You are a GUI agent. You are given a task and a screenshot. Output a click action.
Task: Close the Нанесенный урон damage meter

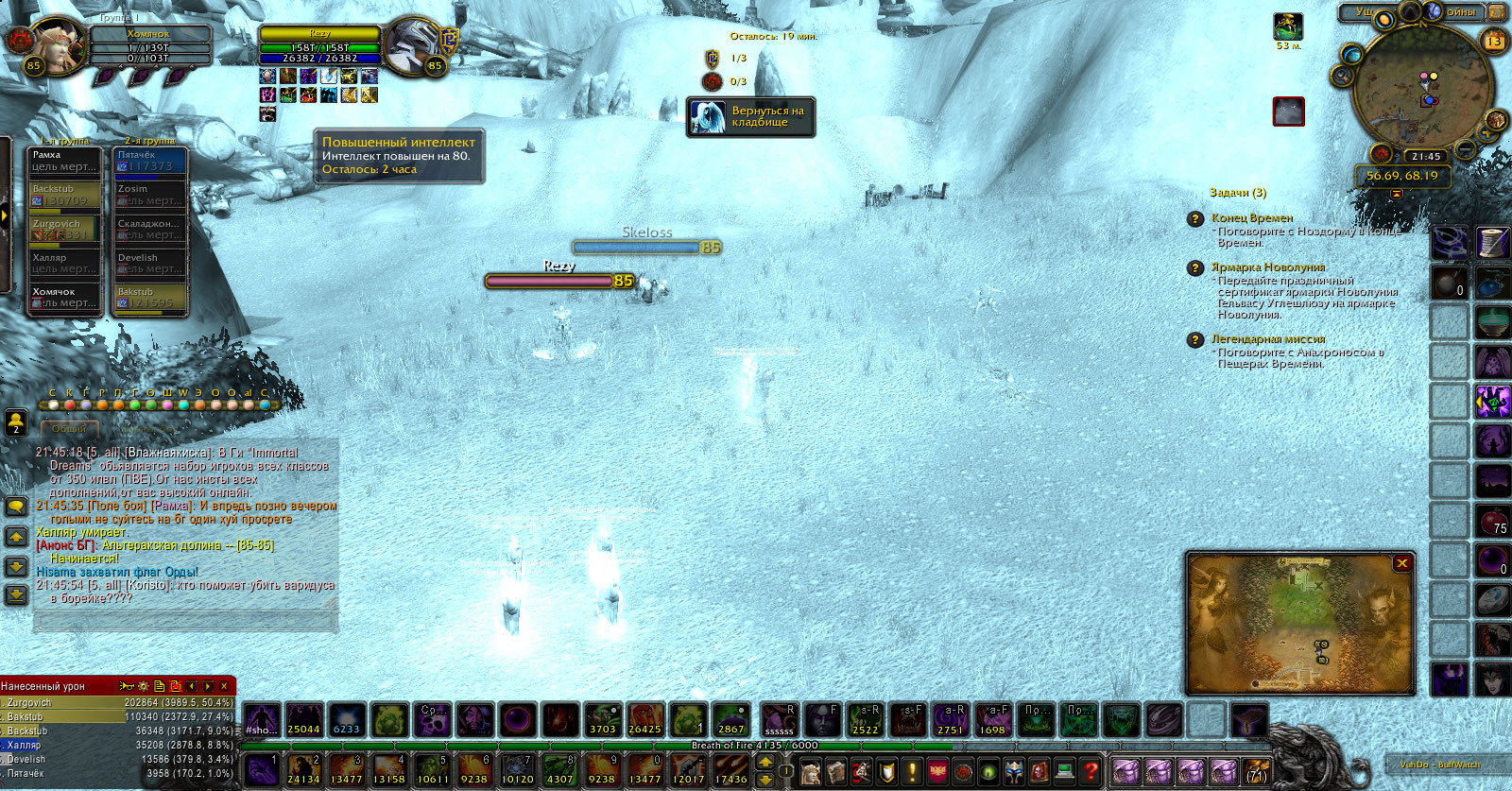[x=224, y=686]
